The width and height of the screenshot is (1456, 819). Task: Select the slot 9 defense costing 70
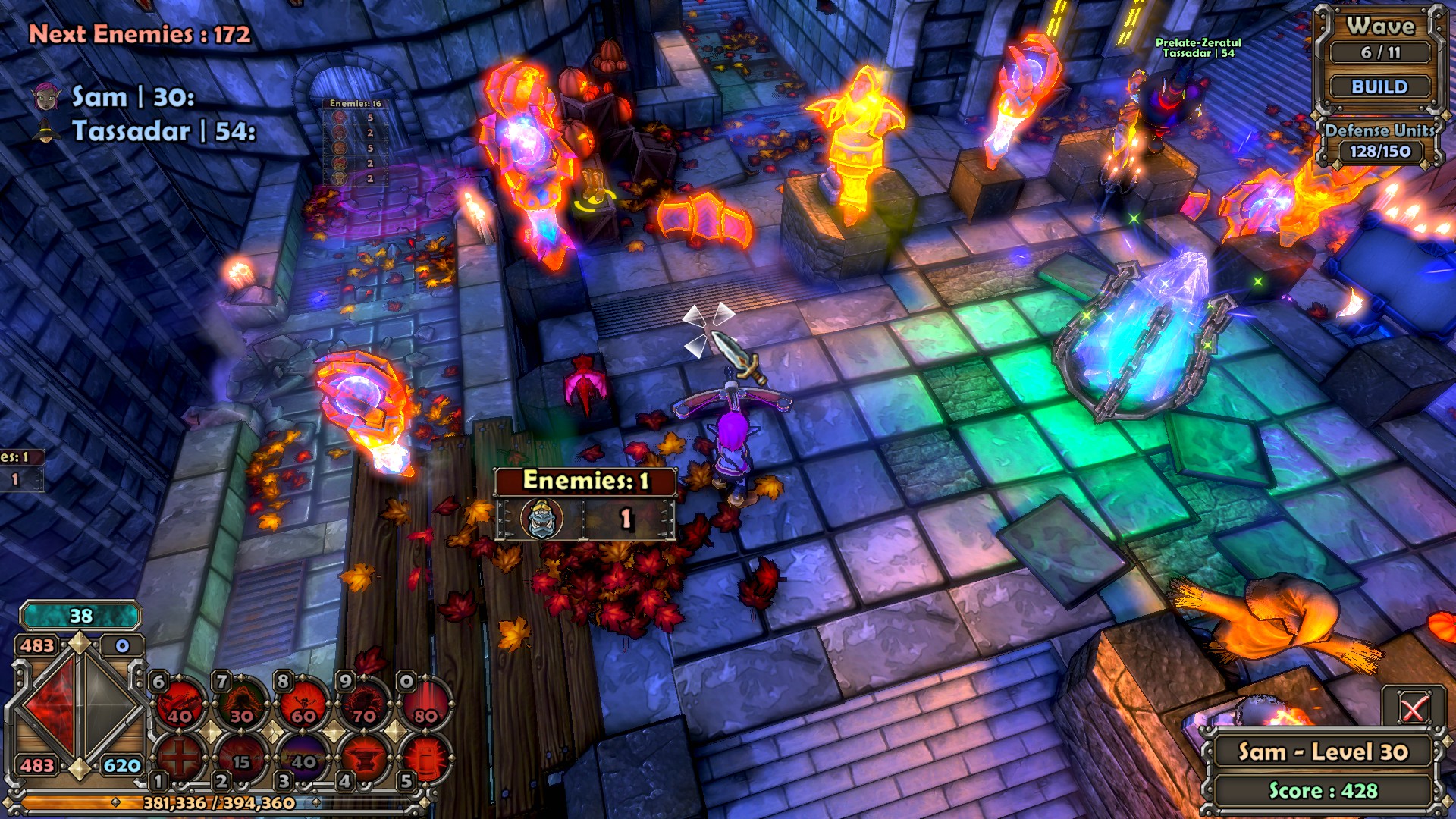365,705
